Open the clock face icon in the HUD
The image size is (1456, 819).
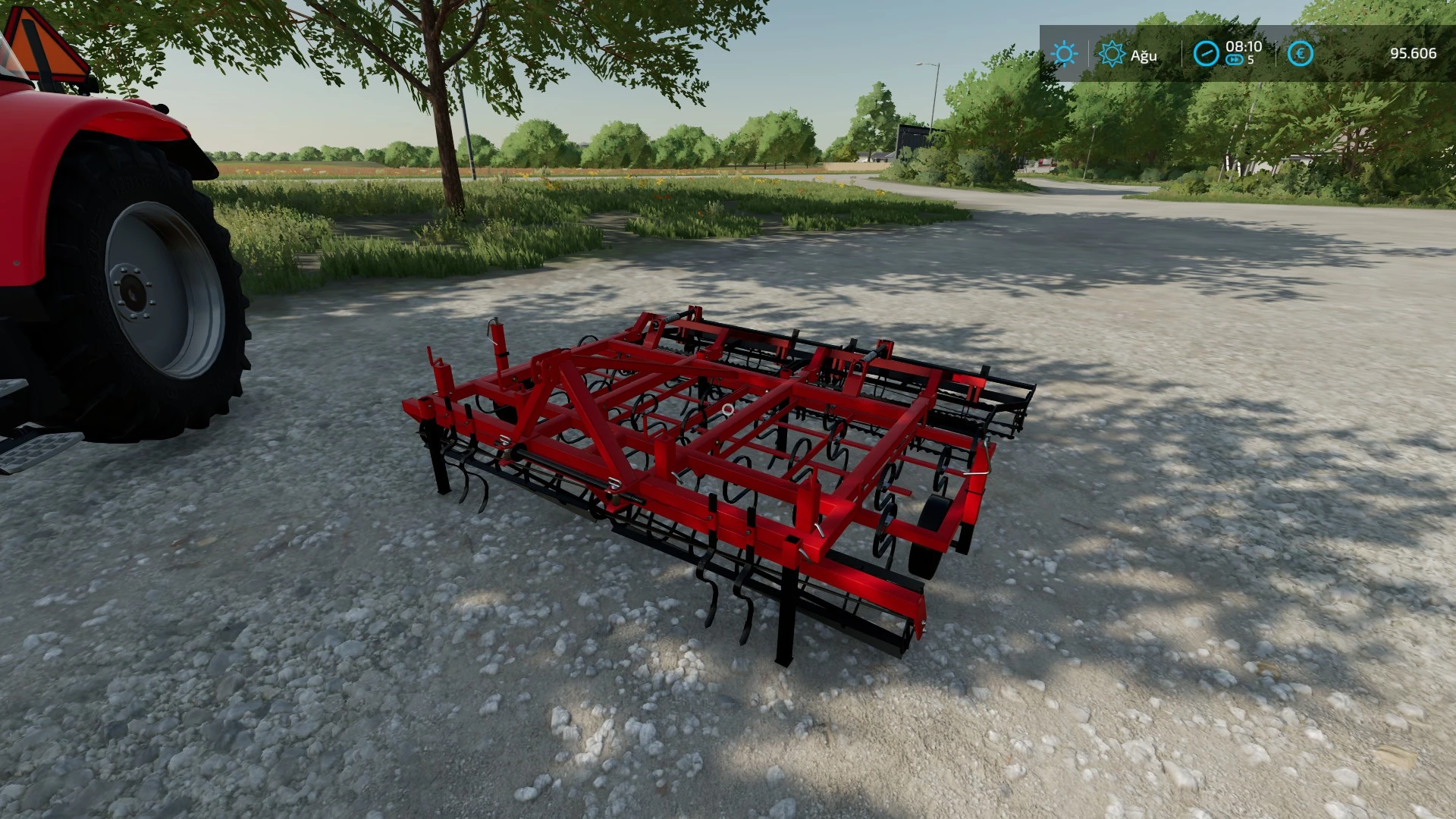coord(1206,53)
